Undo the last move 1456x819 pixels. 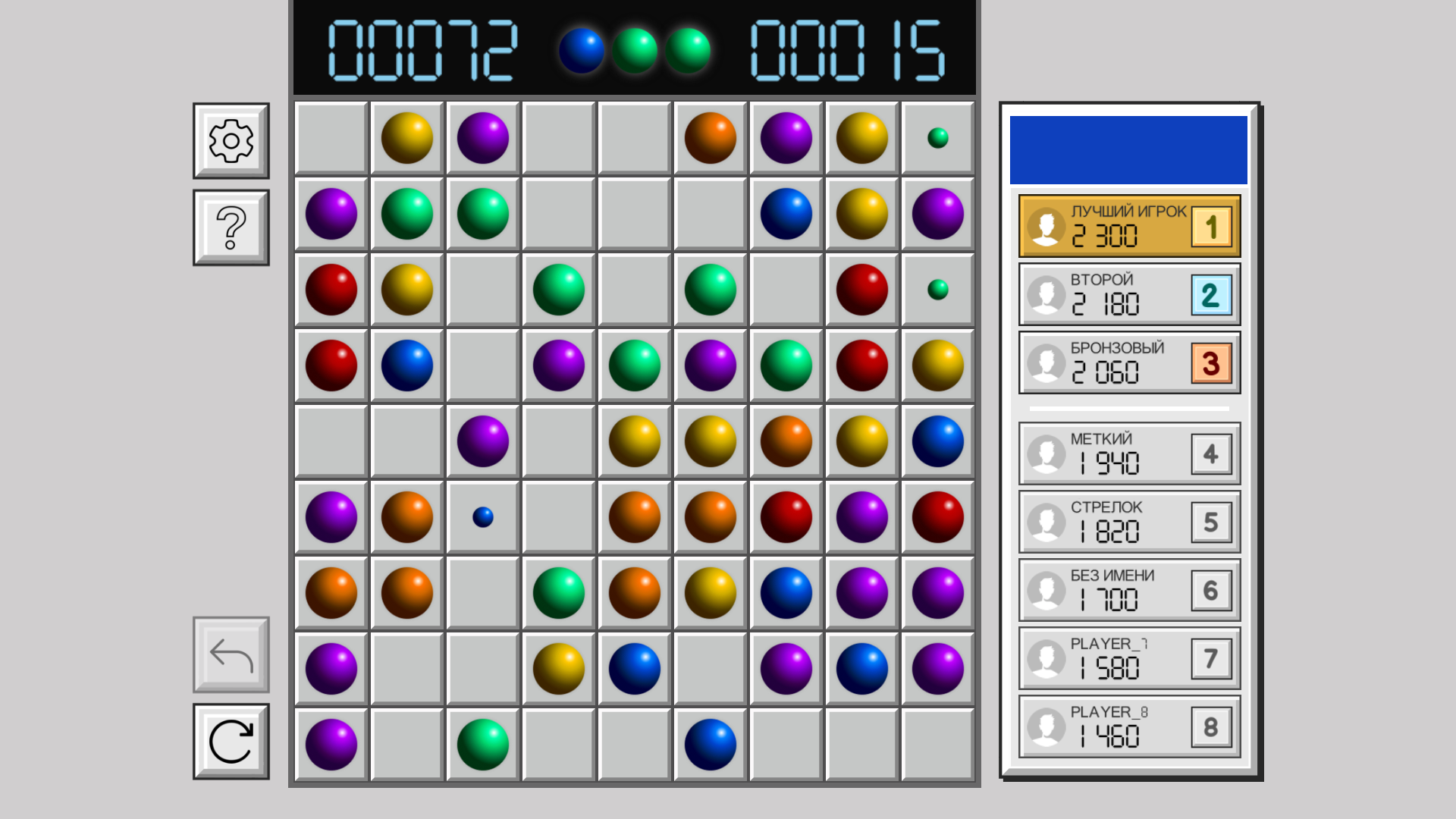(x=230, y=656)
